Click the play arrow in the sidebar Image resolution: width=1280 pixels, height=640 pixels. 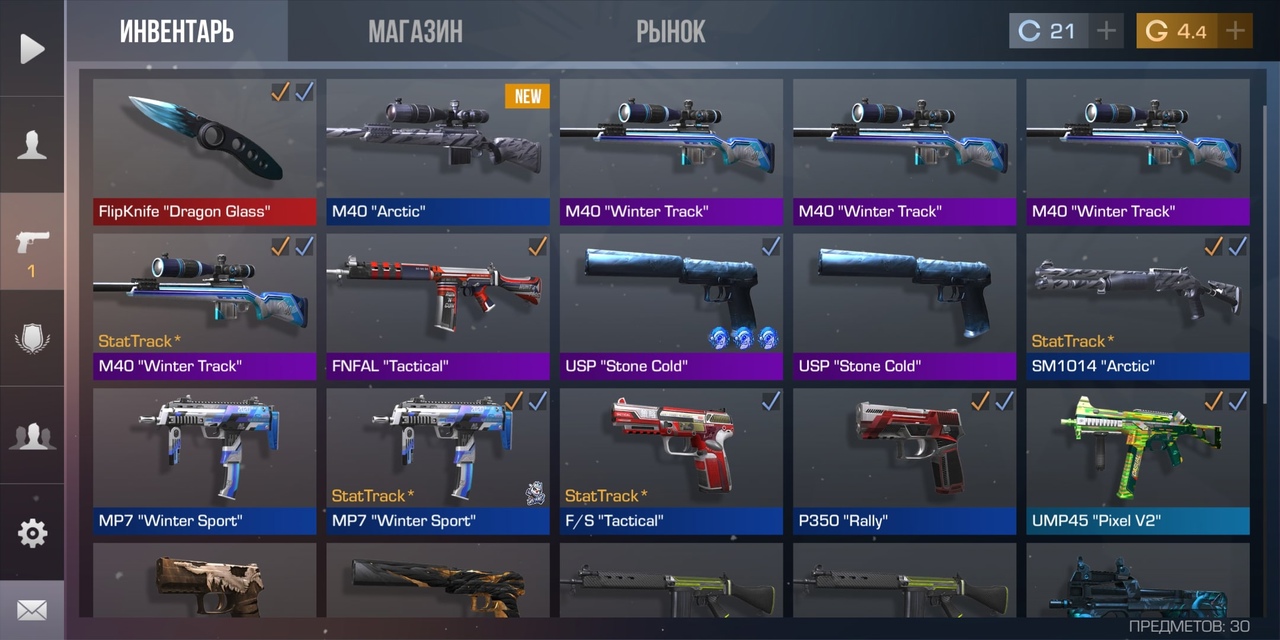[x=32, y=48]
